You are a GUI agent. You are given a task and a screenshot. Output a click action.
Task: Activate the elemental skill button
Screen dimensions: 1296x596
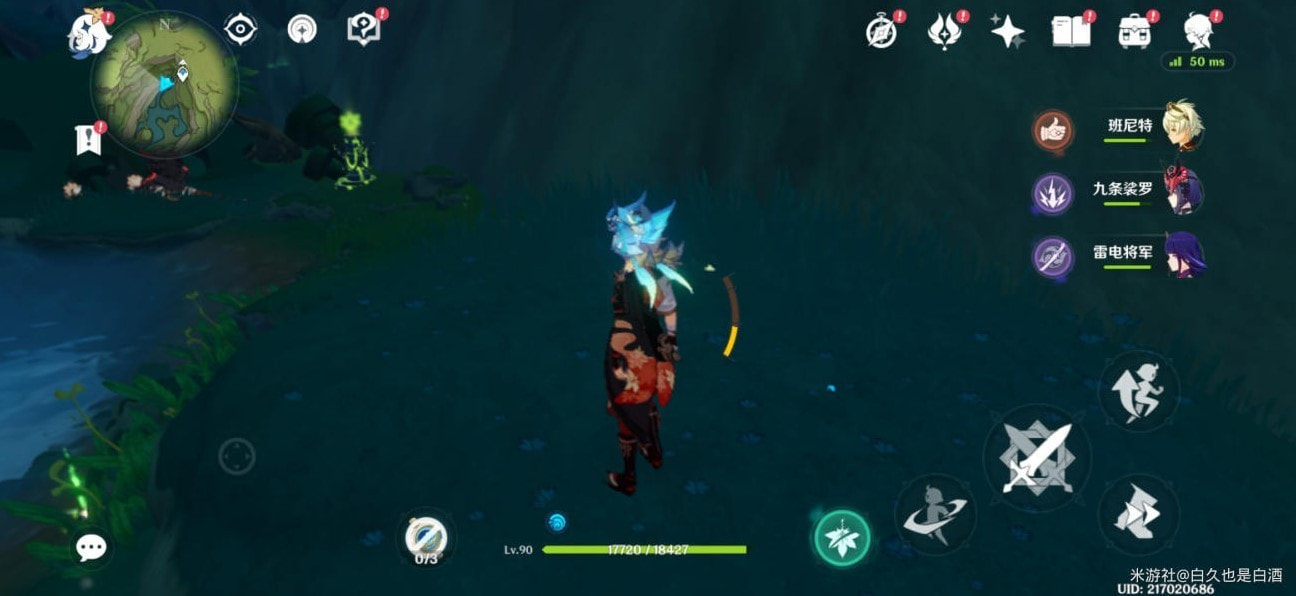pyautogui.click(x=934, y=514)
